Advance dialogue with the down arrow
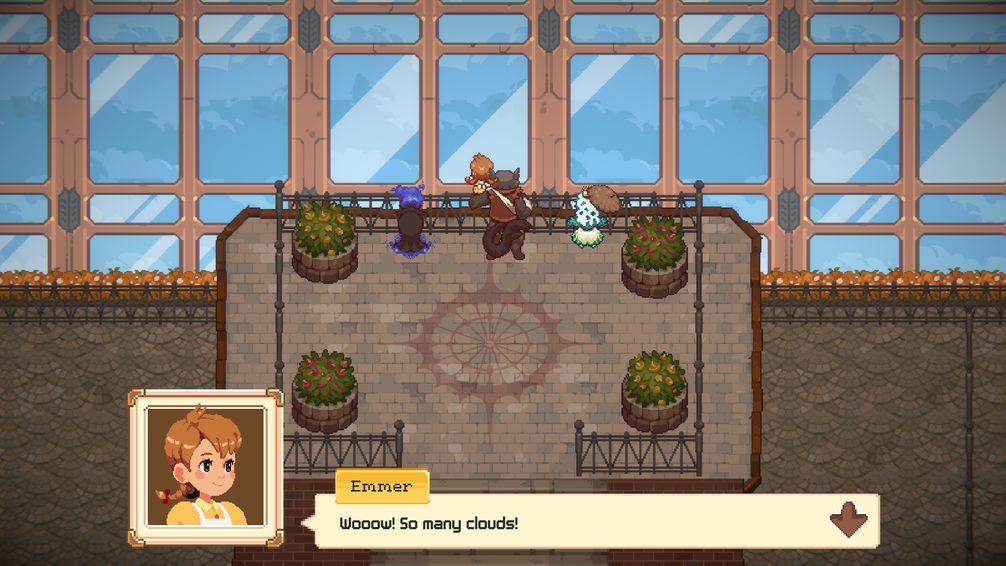1006x566 pixels. coord(847,521)
